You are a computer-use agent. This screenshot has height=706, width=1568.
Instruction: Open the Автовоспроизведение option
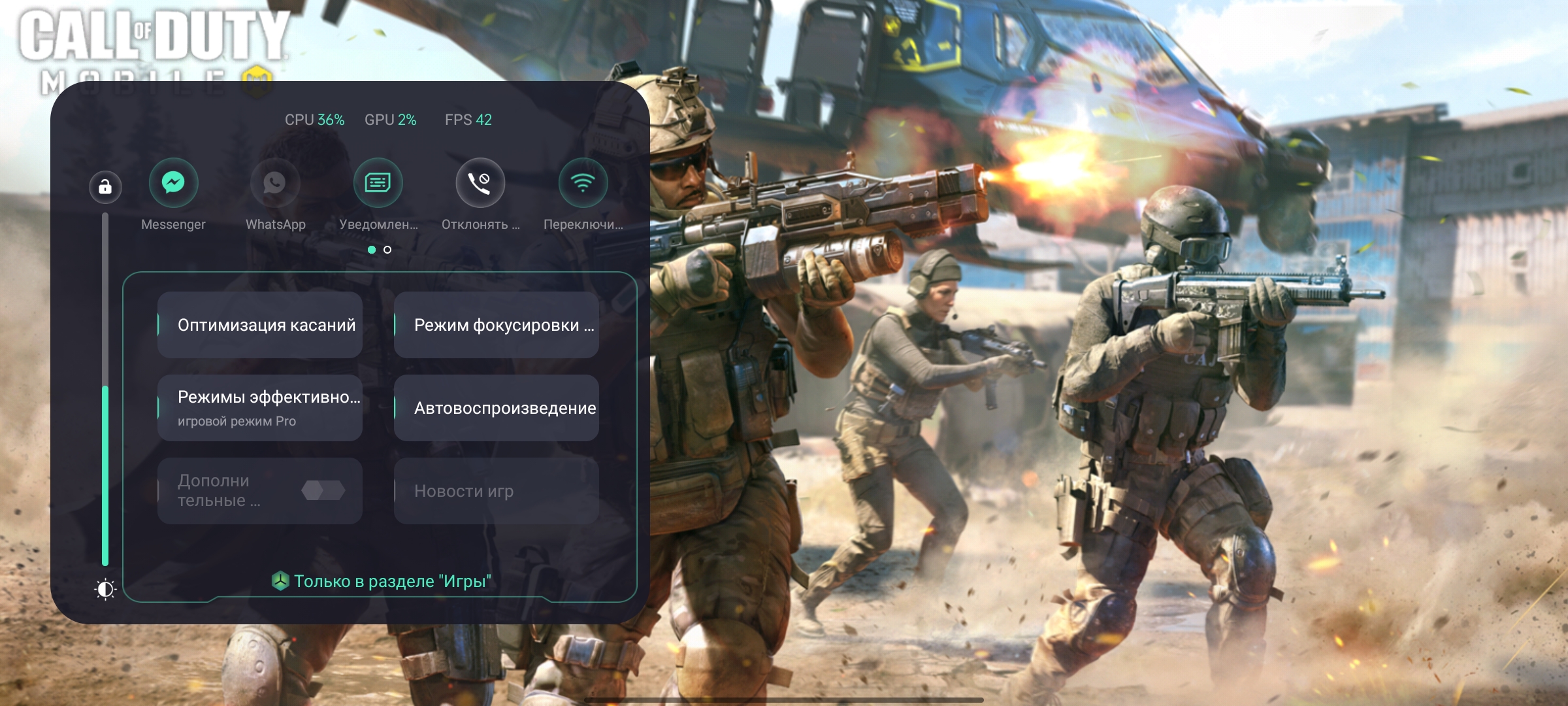497,408
